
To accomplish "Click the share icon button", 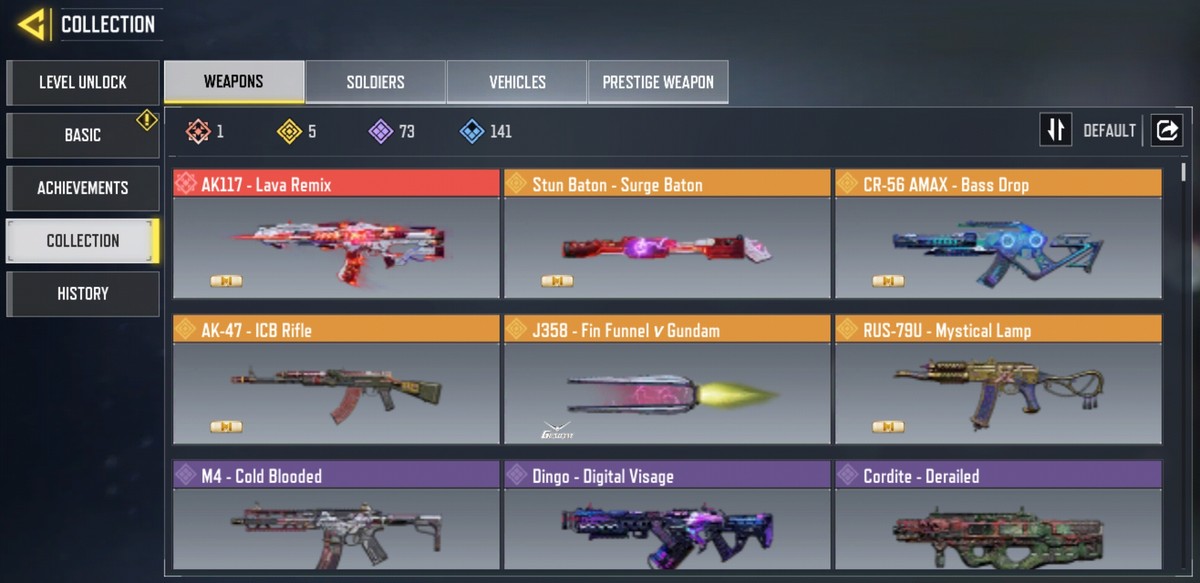I will pos(1167,130).
